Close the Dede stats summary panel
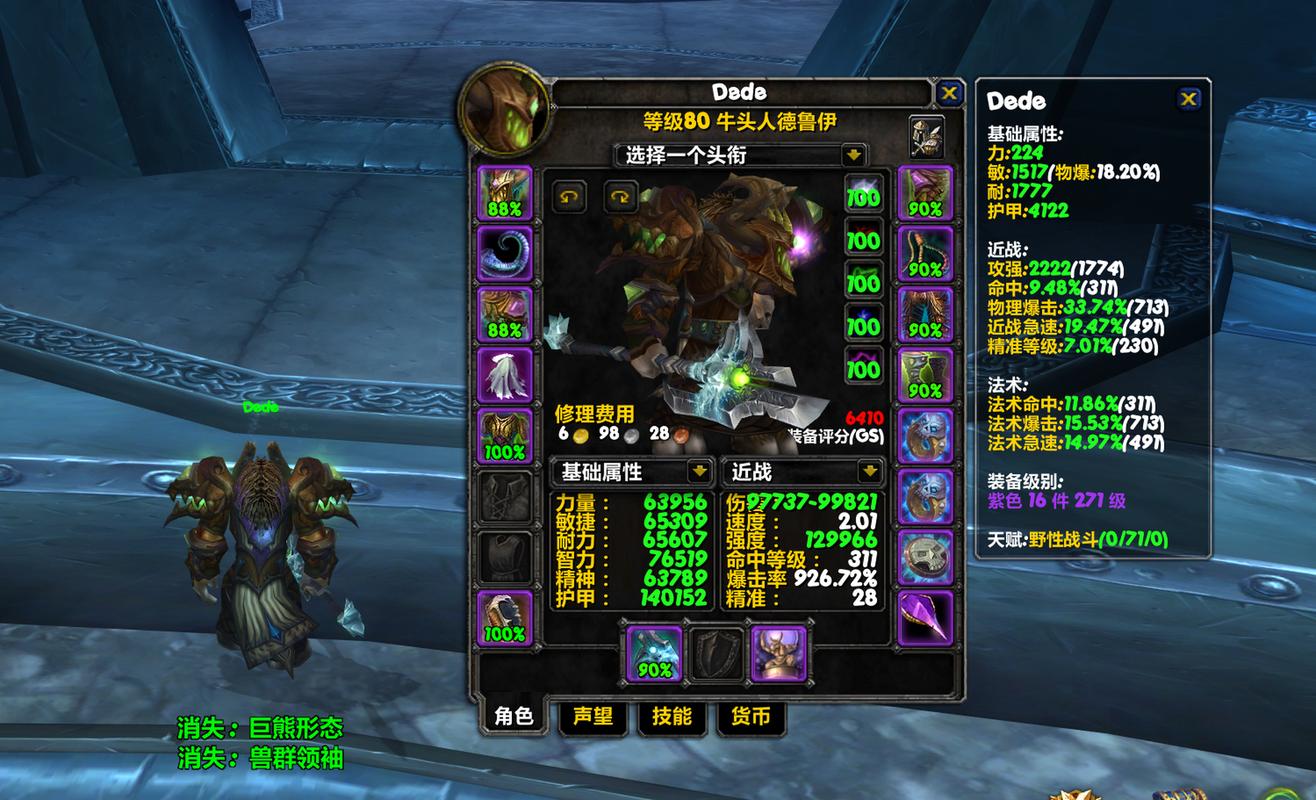Screen dimensions: 1316x800 click(1188, 98)
